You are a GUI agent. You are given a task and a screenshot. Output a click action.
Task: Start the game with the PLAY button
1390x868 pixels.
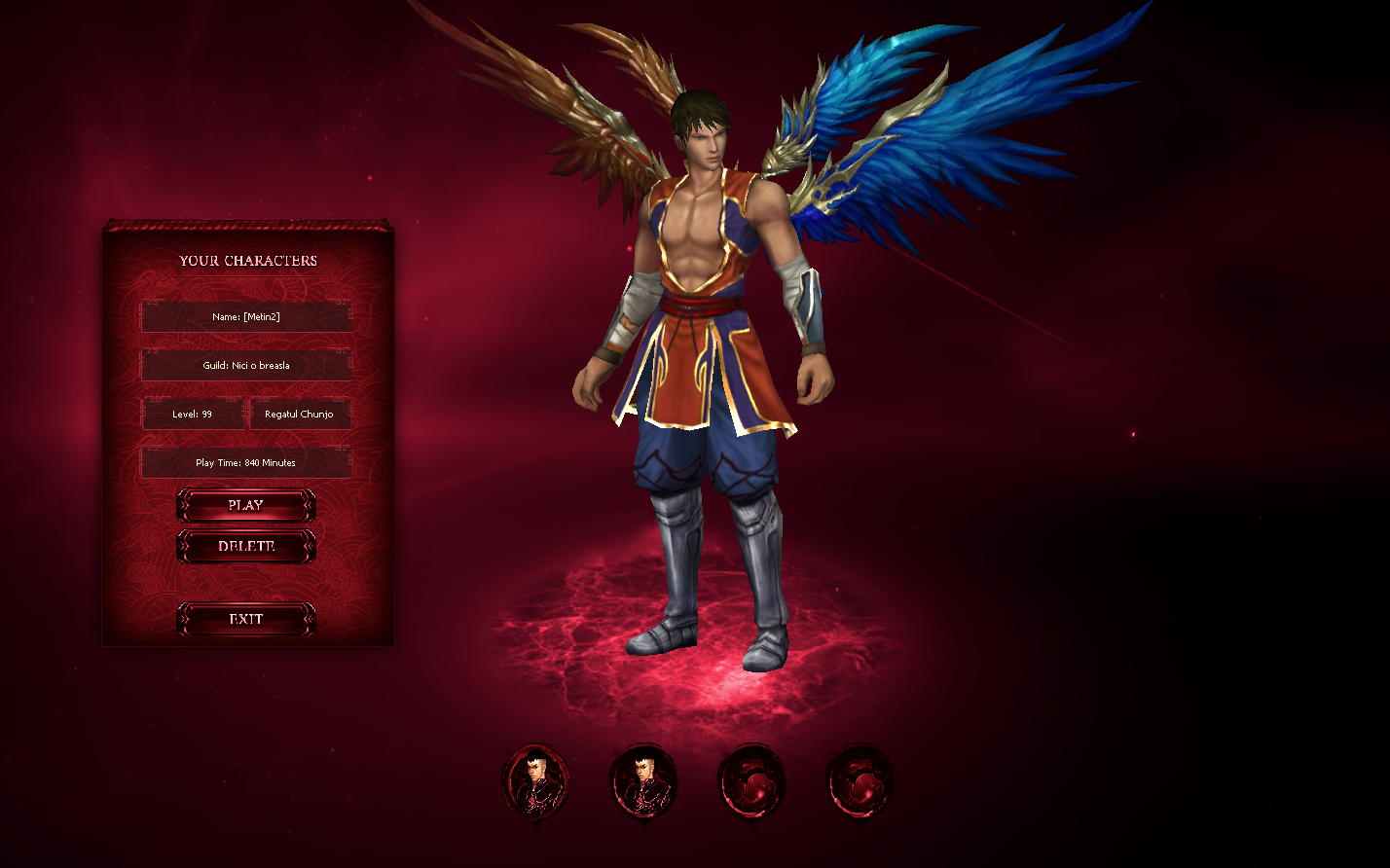click(246, 506)
